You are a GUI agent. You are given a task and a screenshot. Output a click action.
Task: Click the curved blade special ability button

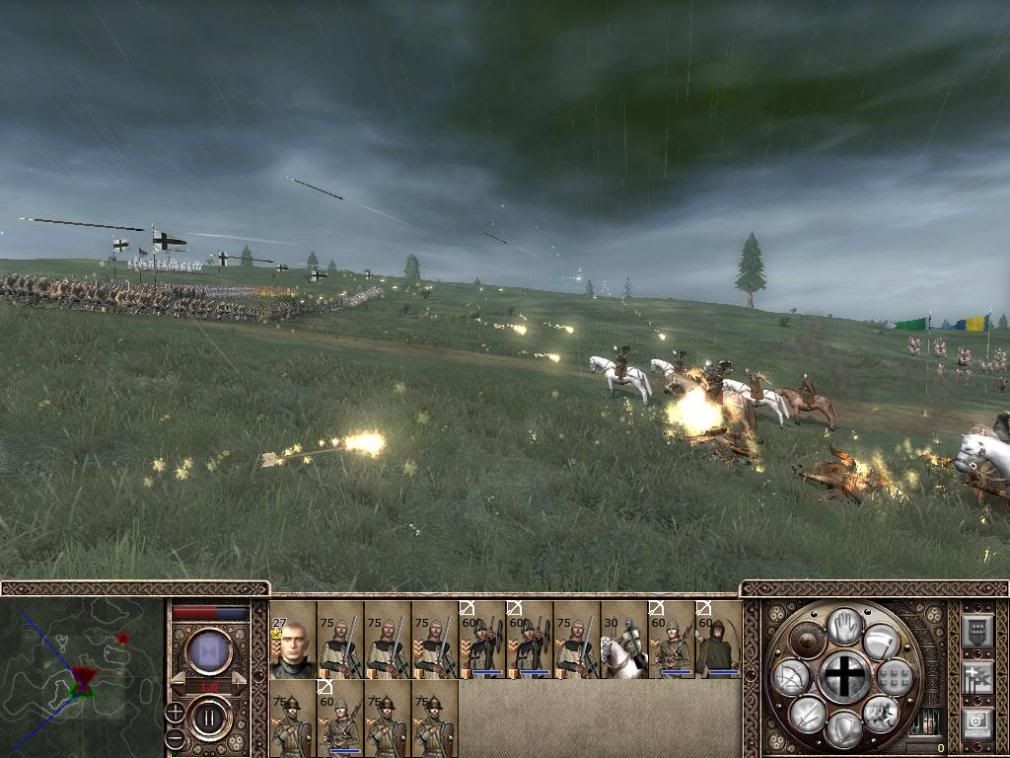[881, 641]
